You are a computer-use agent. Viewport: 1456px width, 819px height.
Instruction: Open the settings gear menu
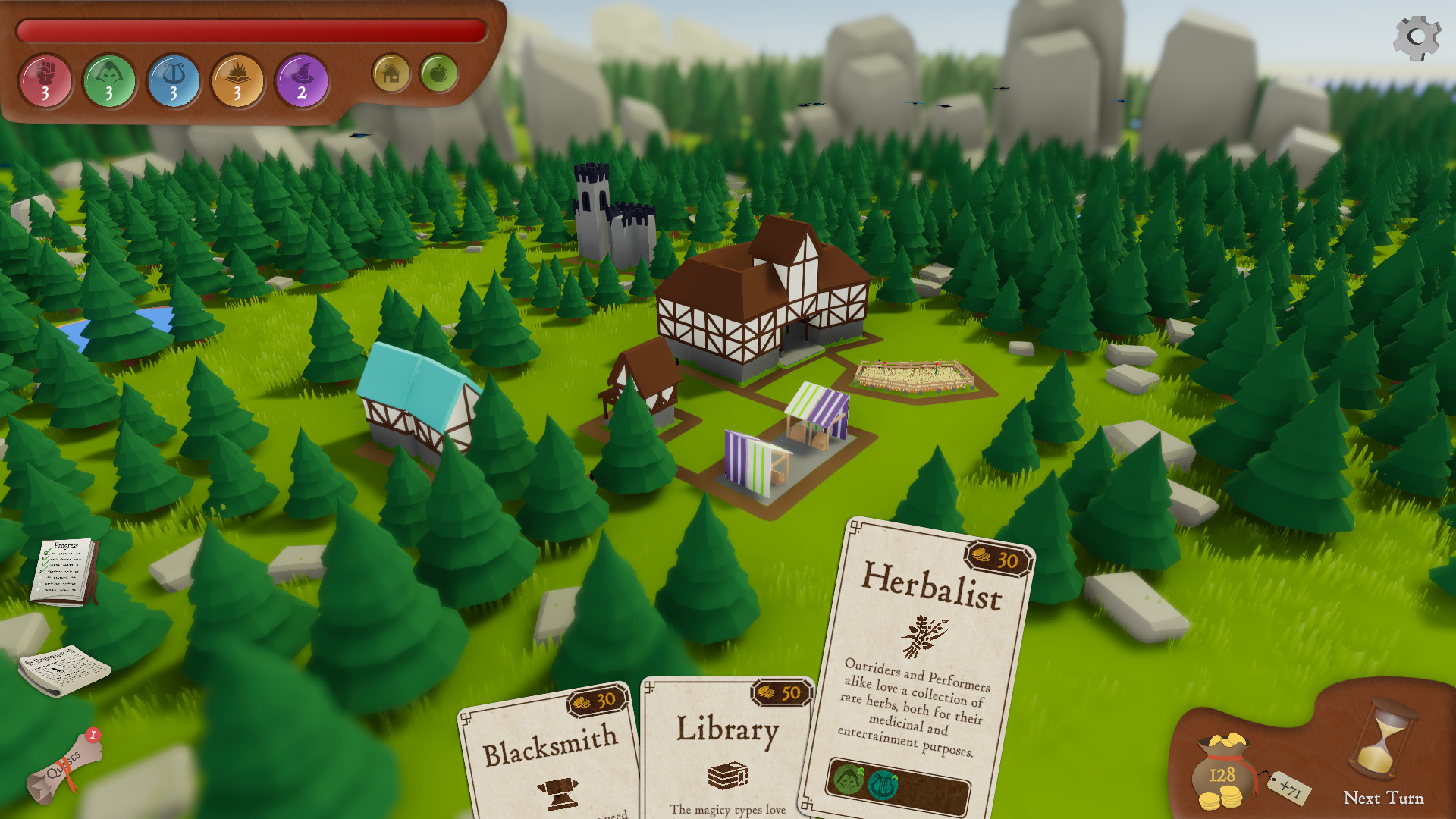tap(1417, 37)
